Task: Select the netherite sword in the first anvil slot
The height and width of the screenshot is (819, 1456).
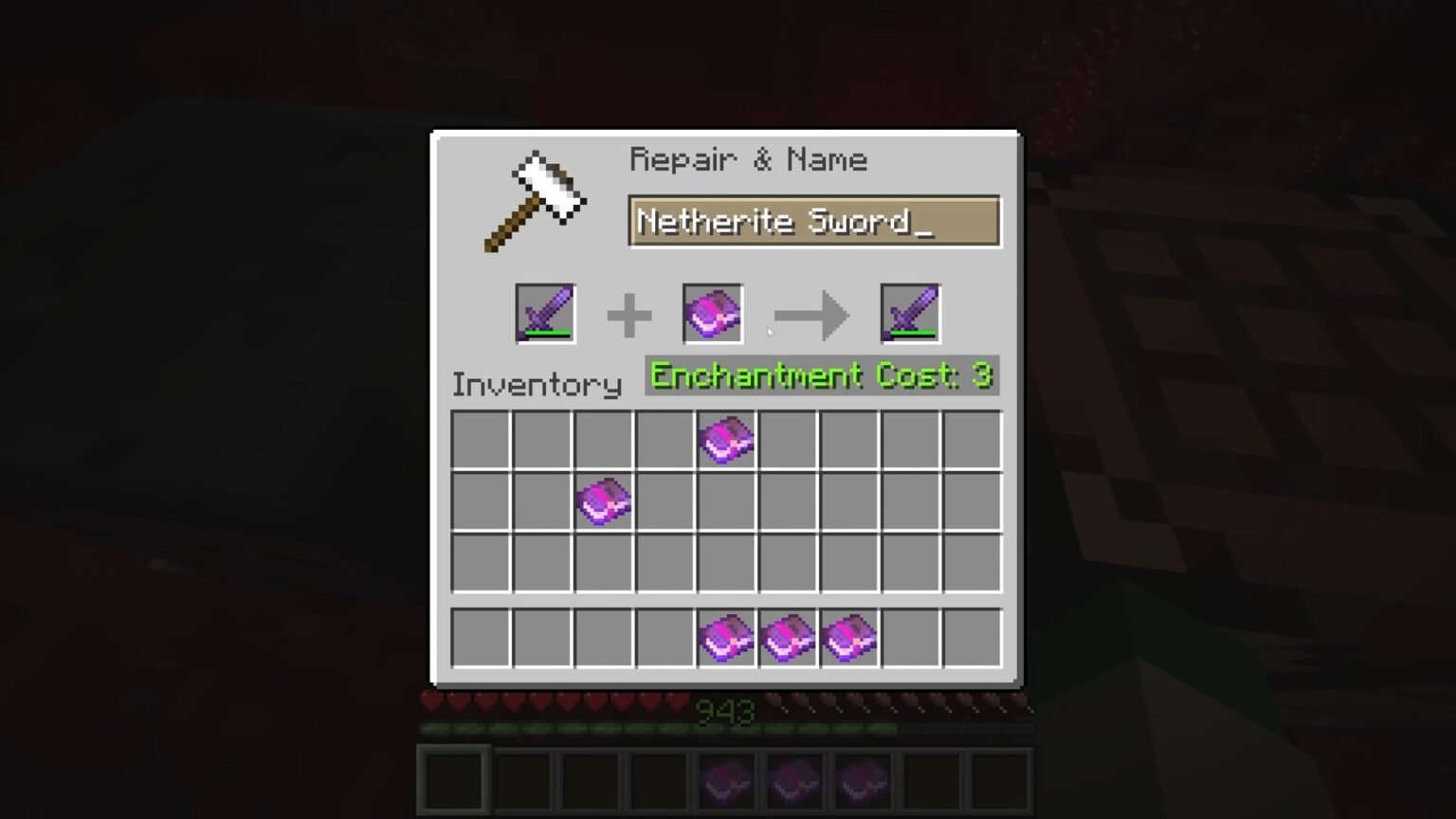Action: 545,313
